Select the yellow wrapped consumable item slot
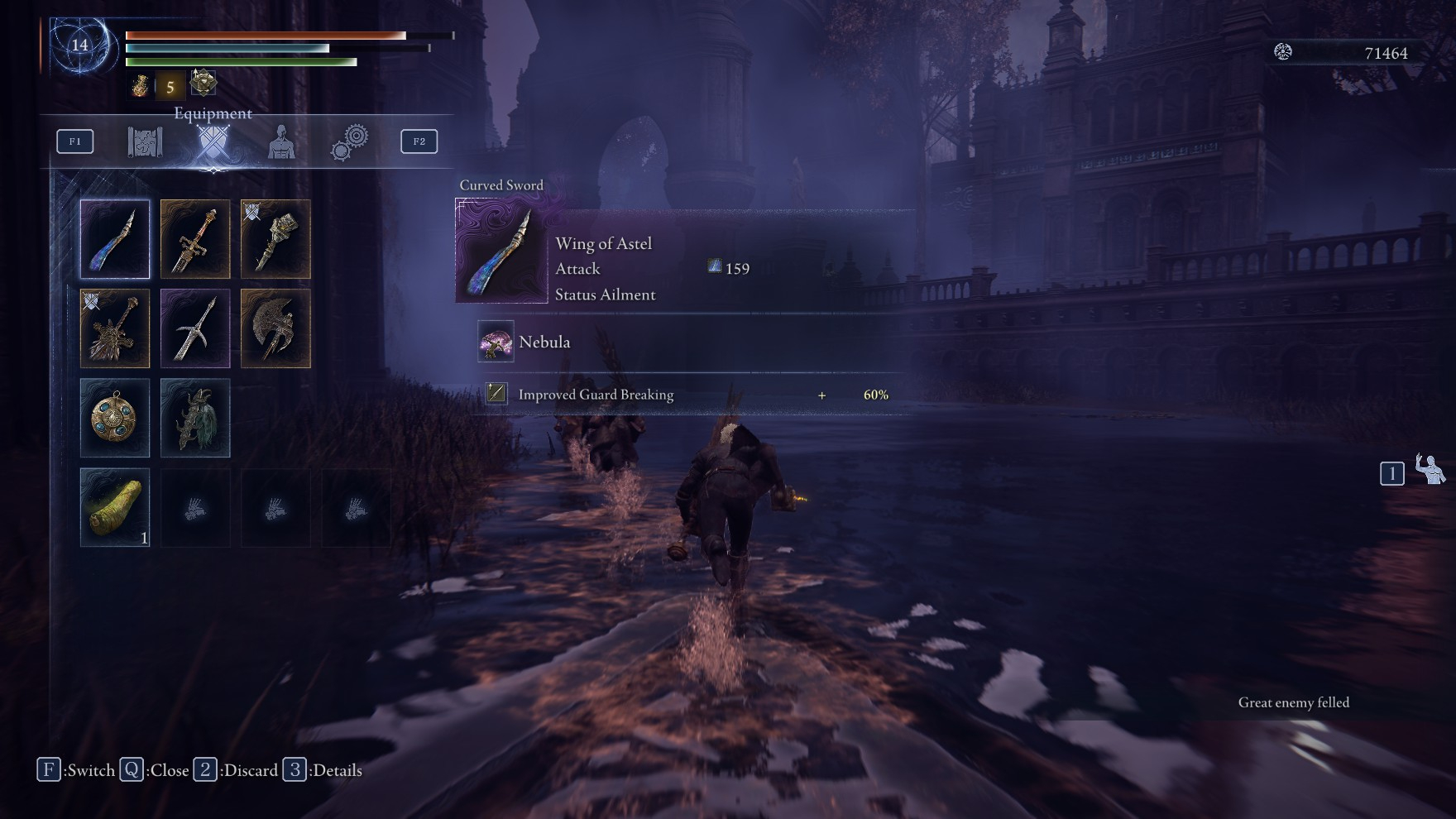 pos(115,507)
